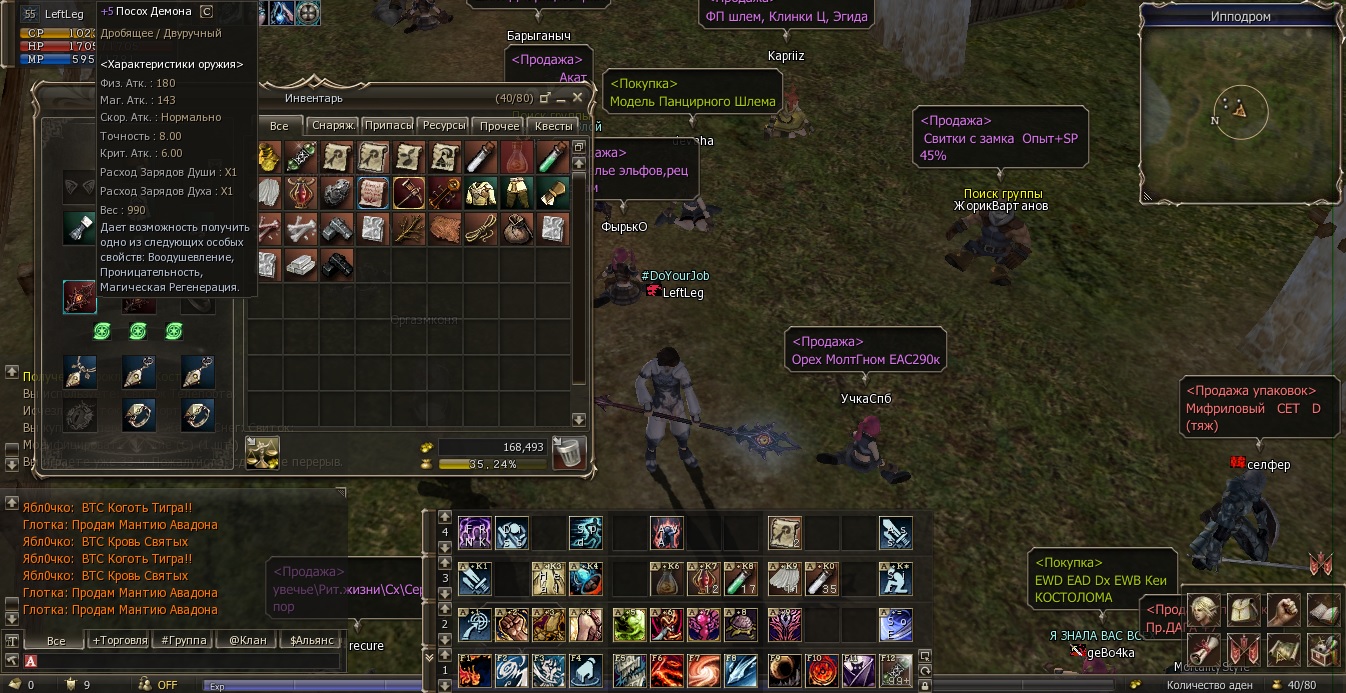Screen dimensions: 1346x693
Task: Open the Припасы inventory tab
Action: [388, 126]
